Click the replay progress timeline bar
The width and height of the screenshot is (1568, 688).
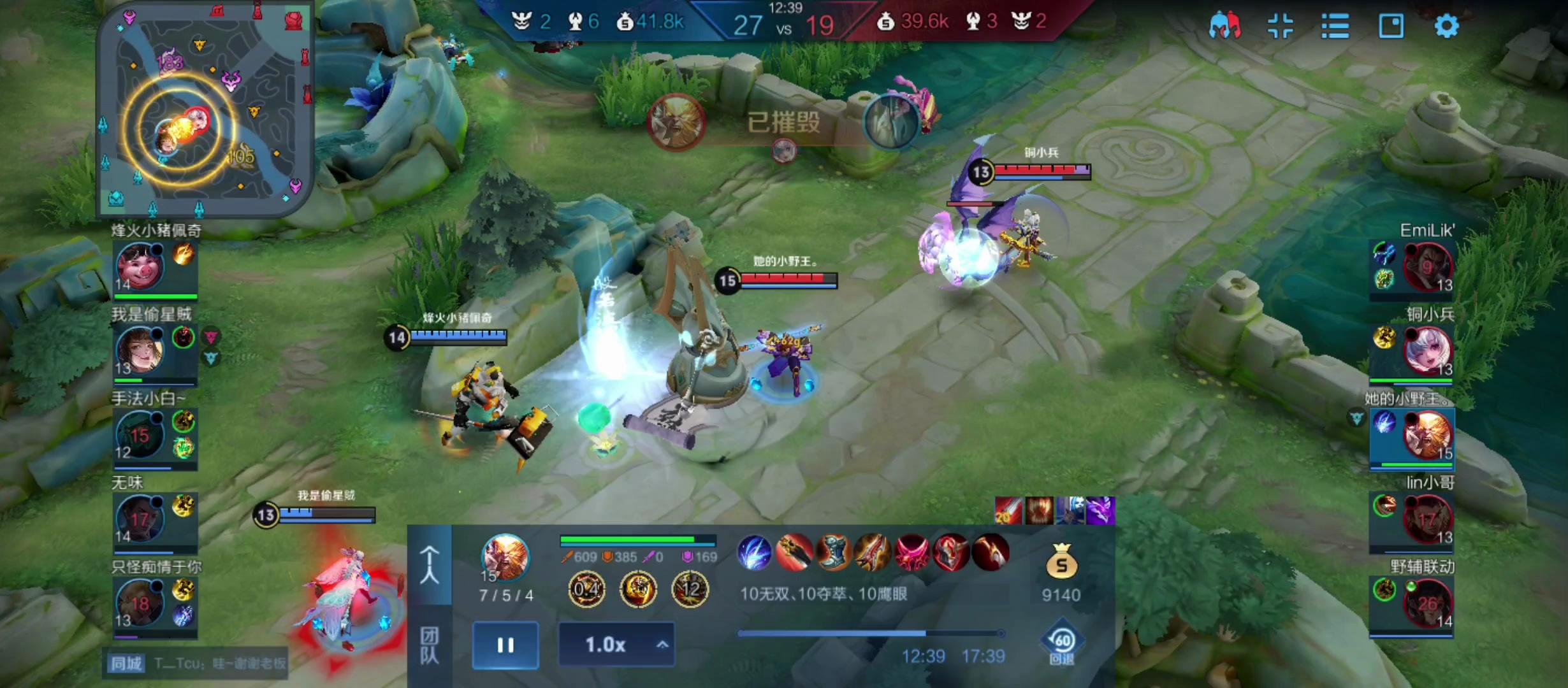coord(871,633)
